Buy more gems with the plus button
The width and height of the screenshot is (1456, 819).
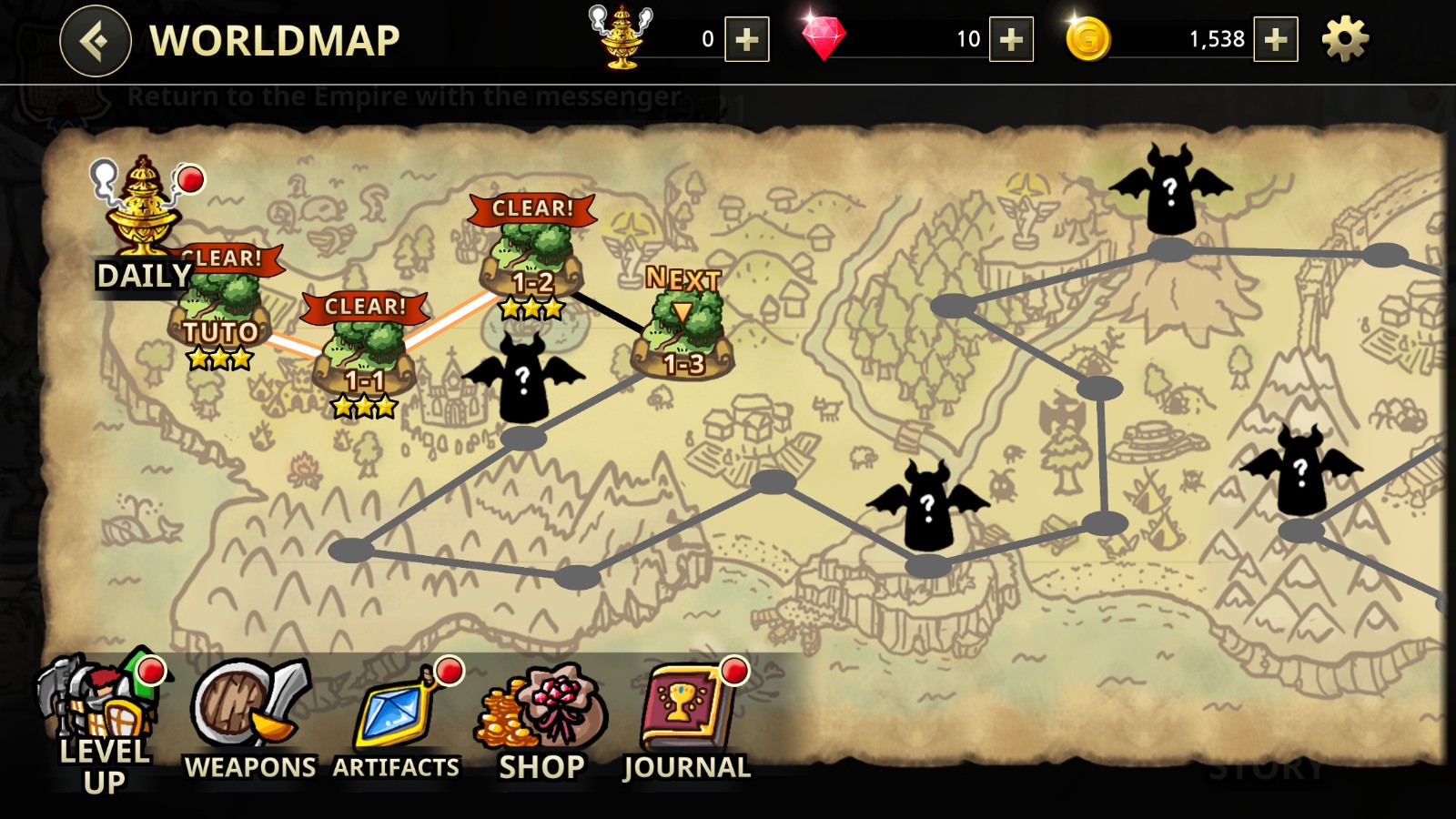(x=1012, y=39)
